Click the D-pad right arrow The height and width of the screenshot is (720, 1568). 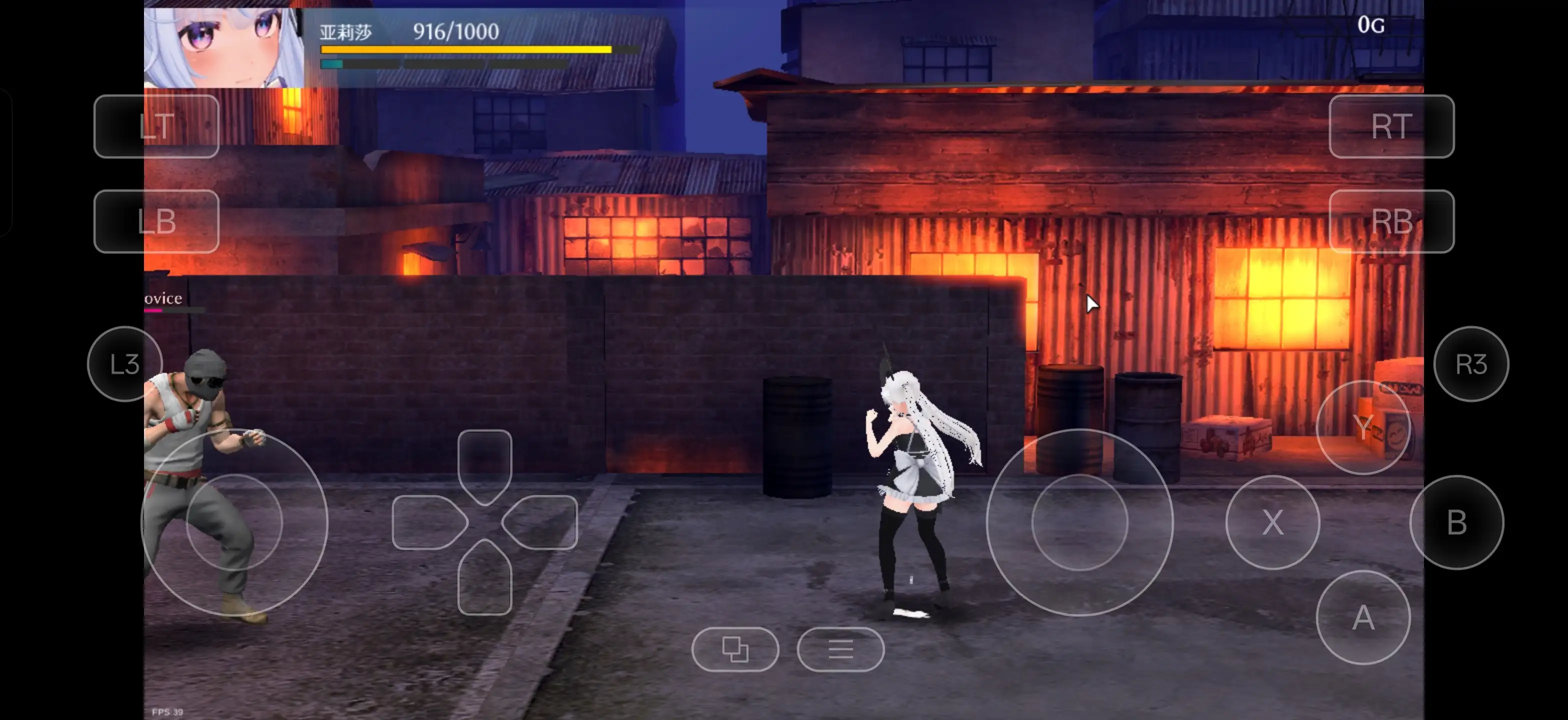541,522
